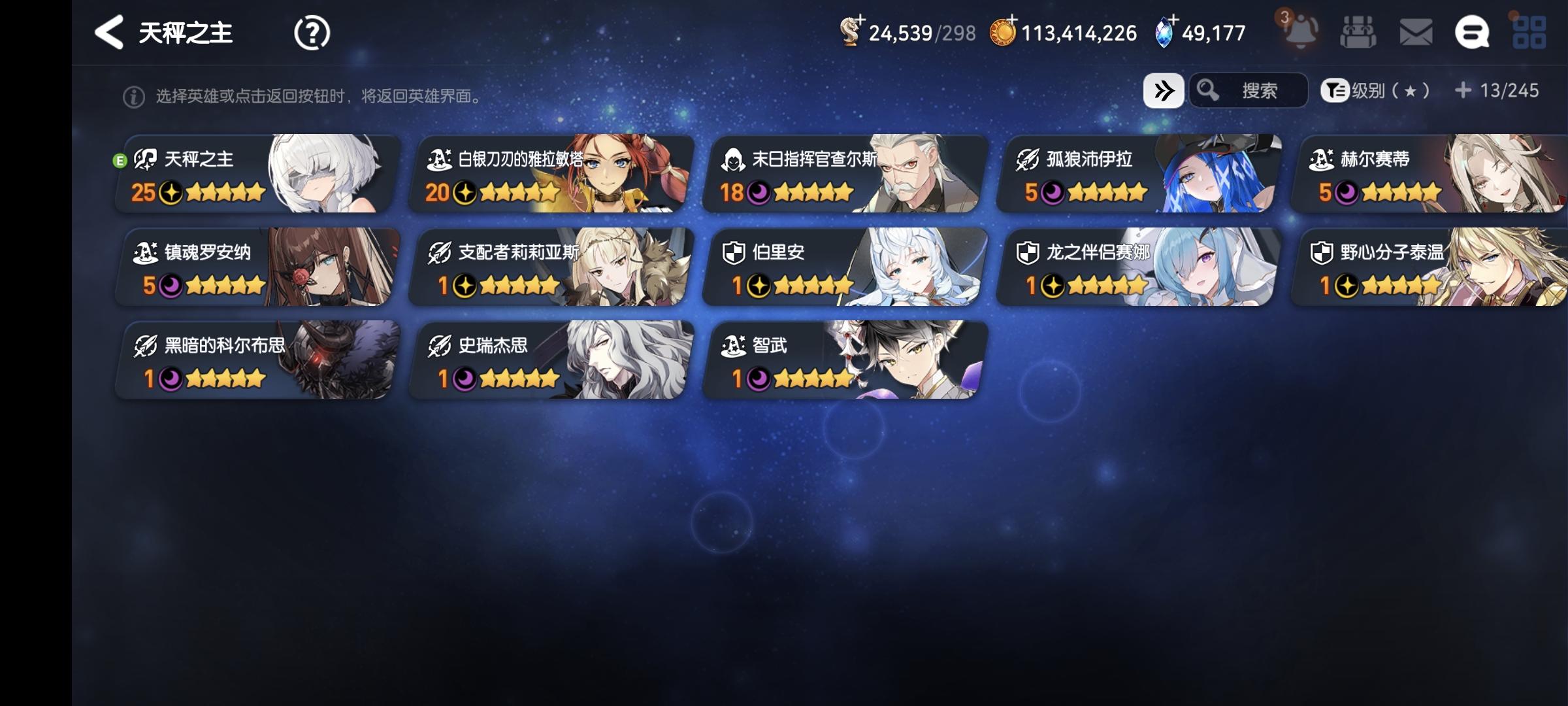Open the mailbox envelope icon
This screenshot has width=1568, height=706.
(x=1414, y=31)
